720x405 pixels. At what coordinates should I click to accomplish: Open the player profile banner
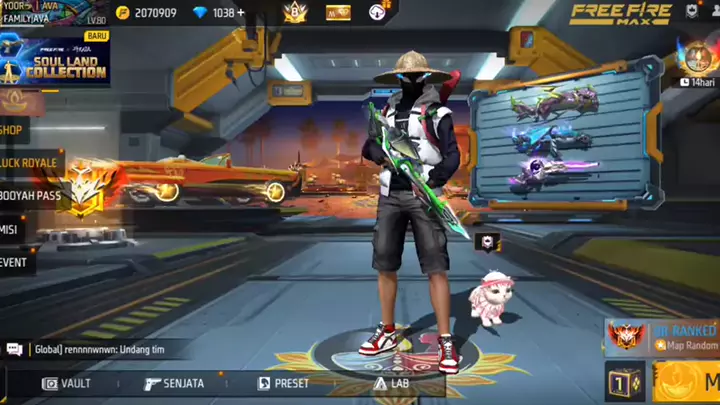(x=50, y=13)
